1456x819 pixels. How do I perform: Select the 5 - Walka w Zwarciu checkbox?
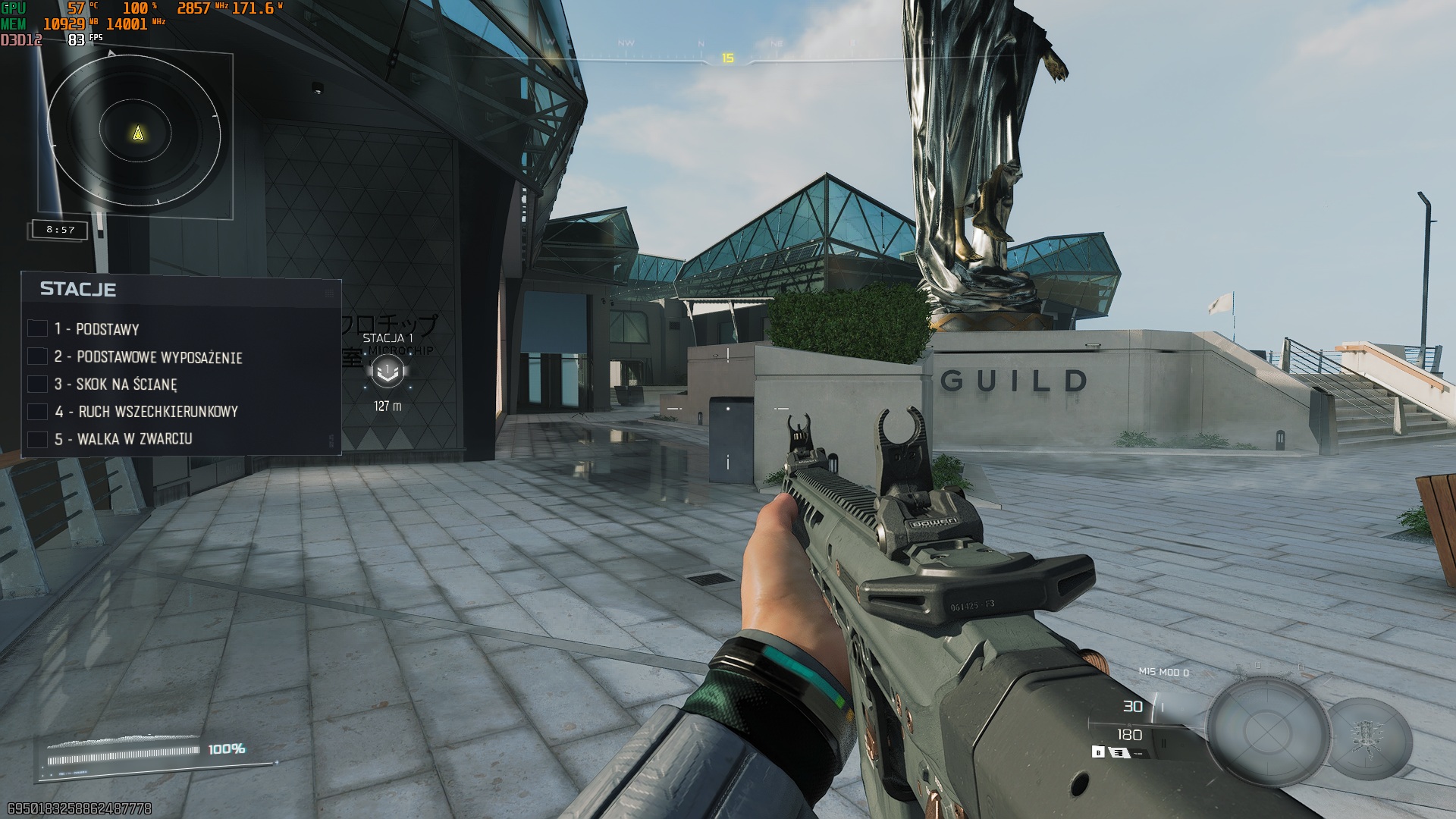point(37,439)
